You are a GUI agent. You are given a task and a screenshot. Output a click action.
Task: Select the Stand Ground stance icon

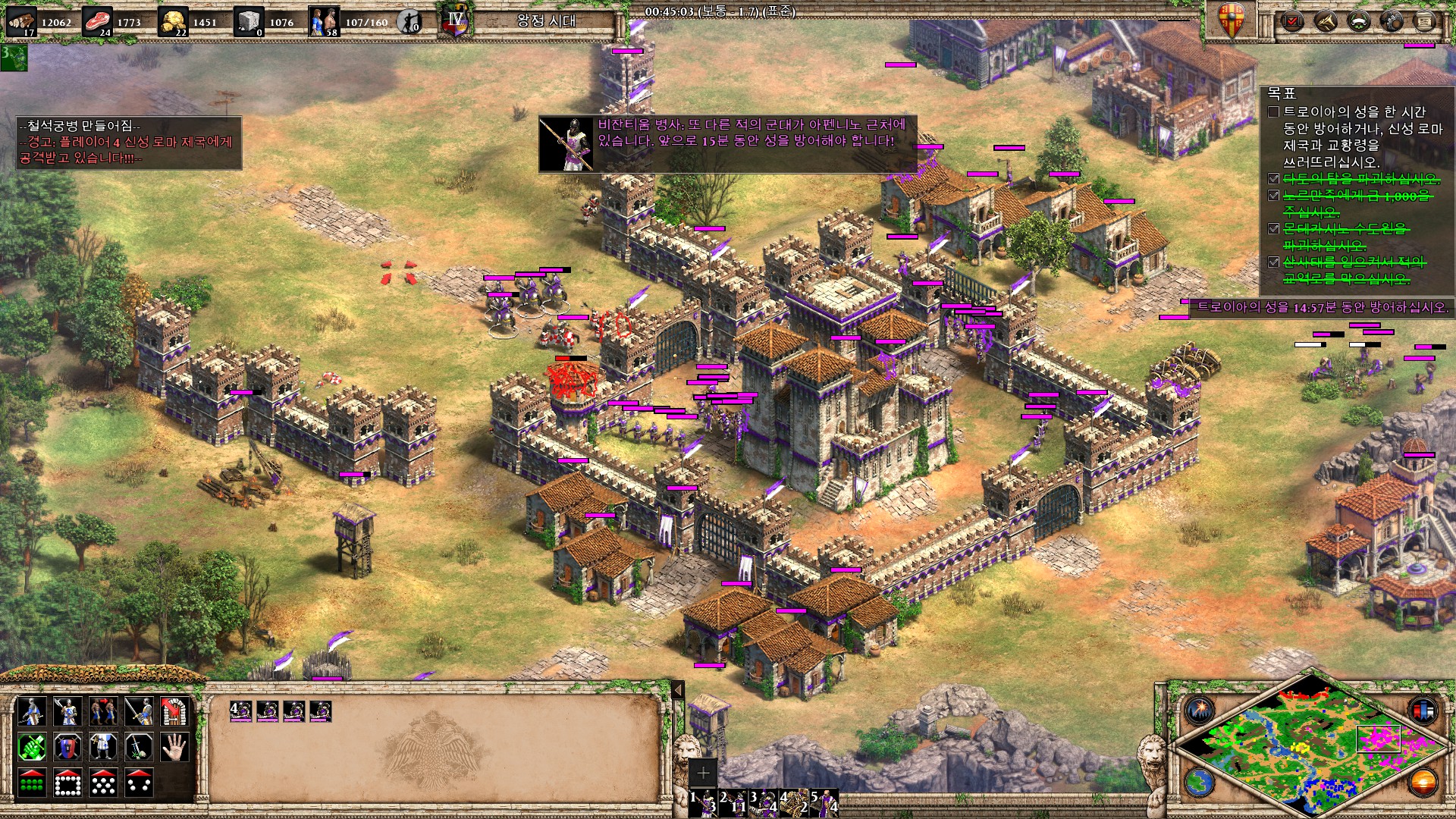[103, 748]
